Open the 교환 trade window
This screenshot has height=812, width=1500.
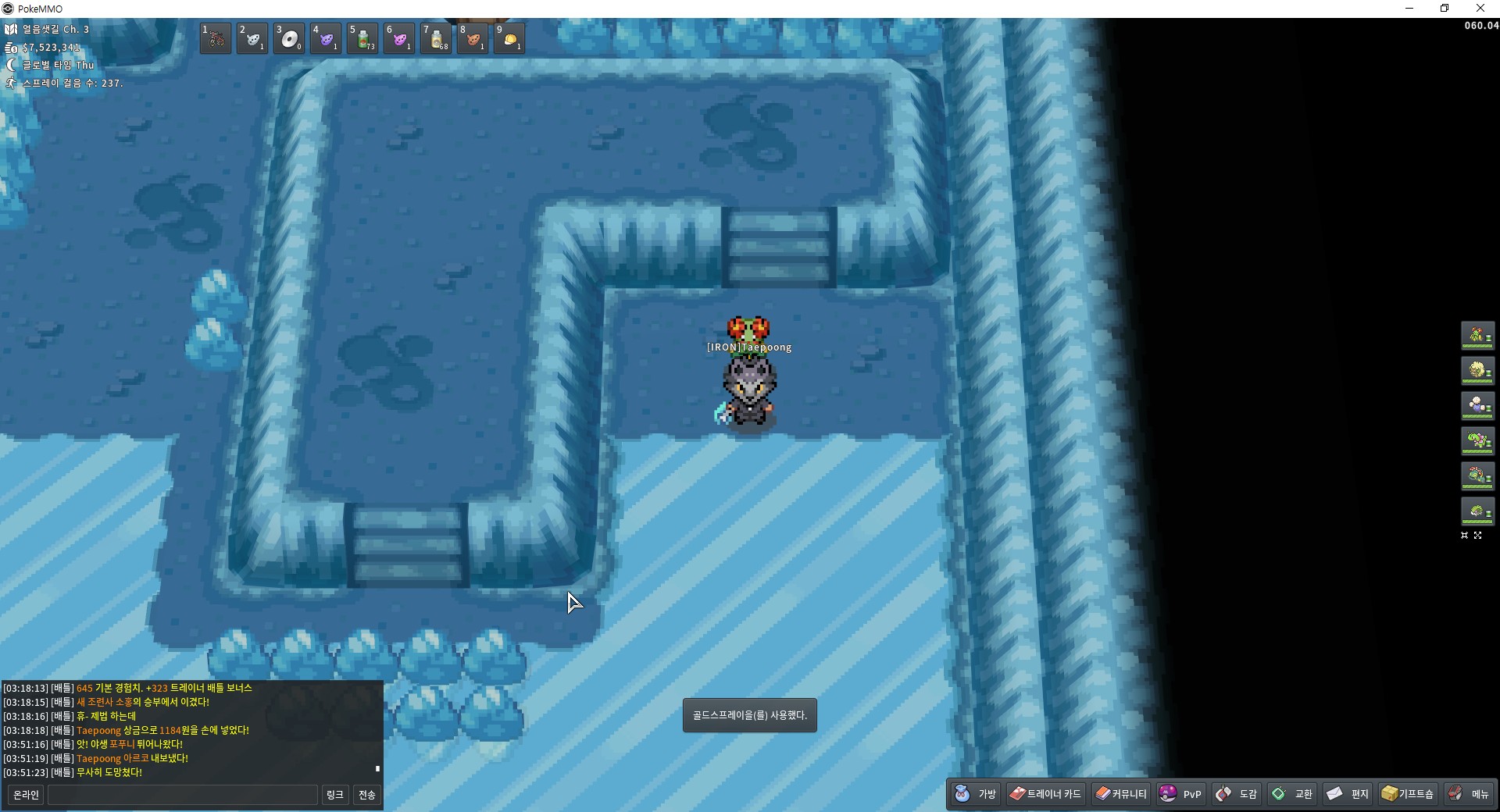1292,794
